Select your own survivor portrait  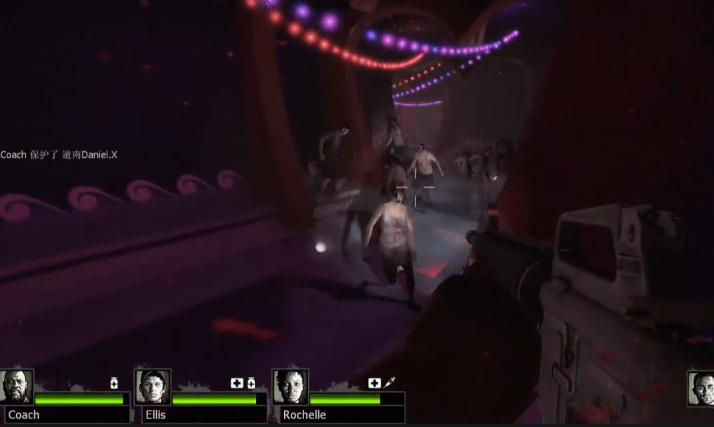tap(702, 388)
